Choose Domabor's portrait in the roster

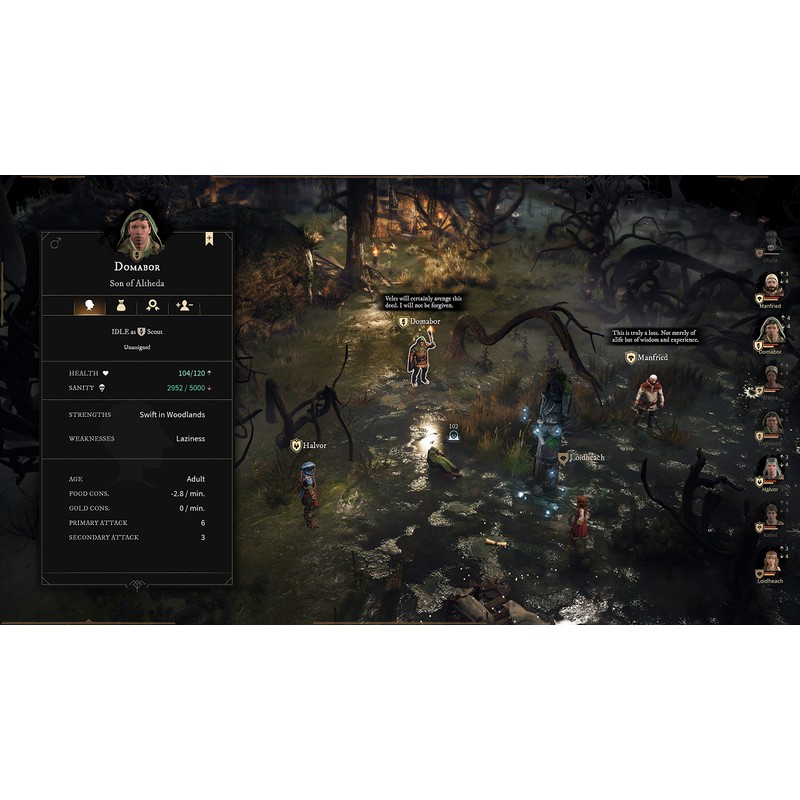[x=770, y=333]
